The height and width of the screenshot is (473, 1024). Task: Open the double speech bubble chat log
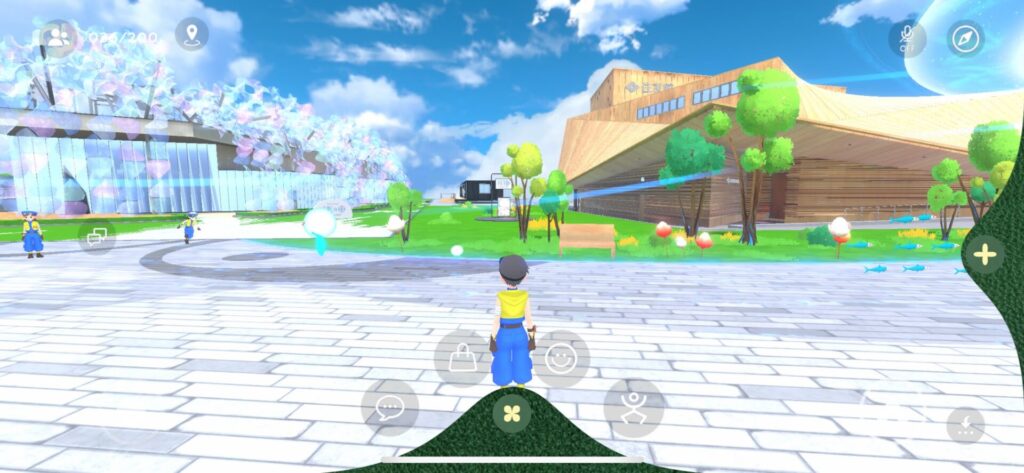pos(97,237)
